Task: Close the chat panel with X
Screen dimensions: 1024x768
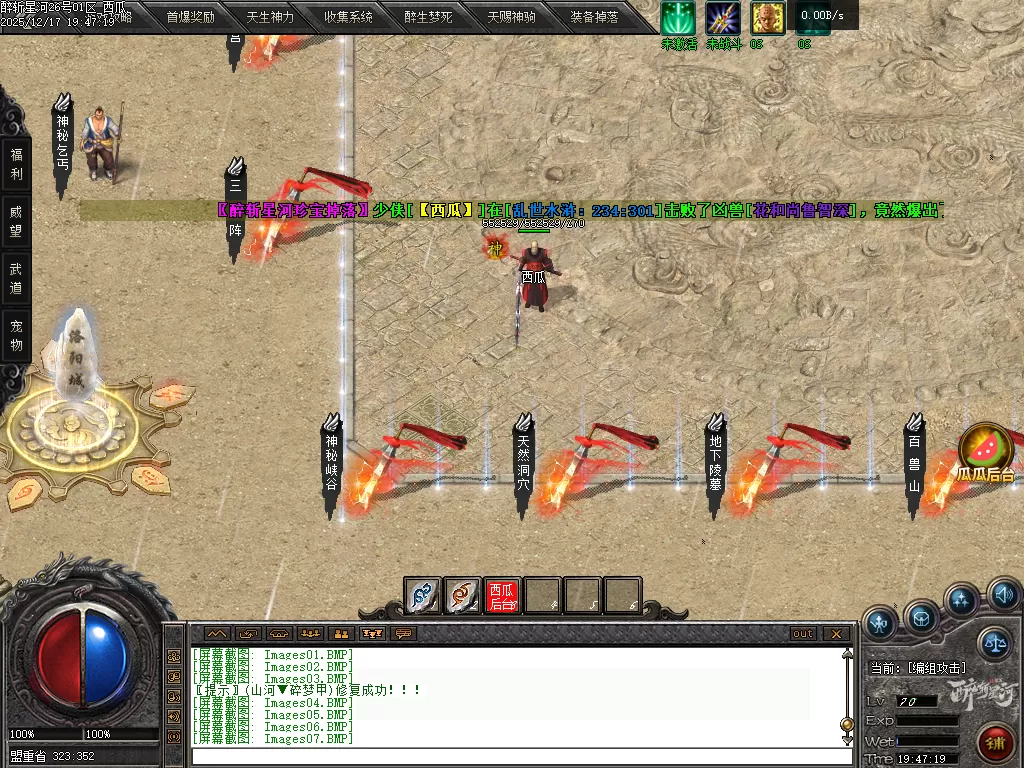Action: click(836, 633)
